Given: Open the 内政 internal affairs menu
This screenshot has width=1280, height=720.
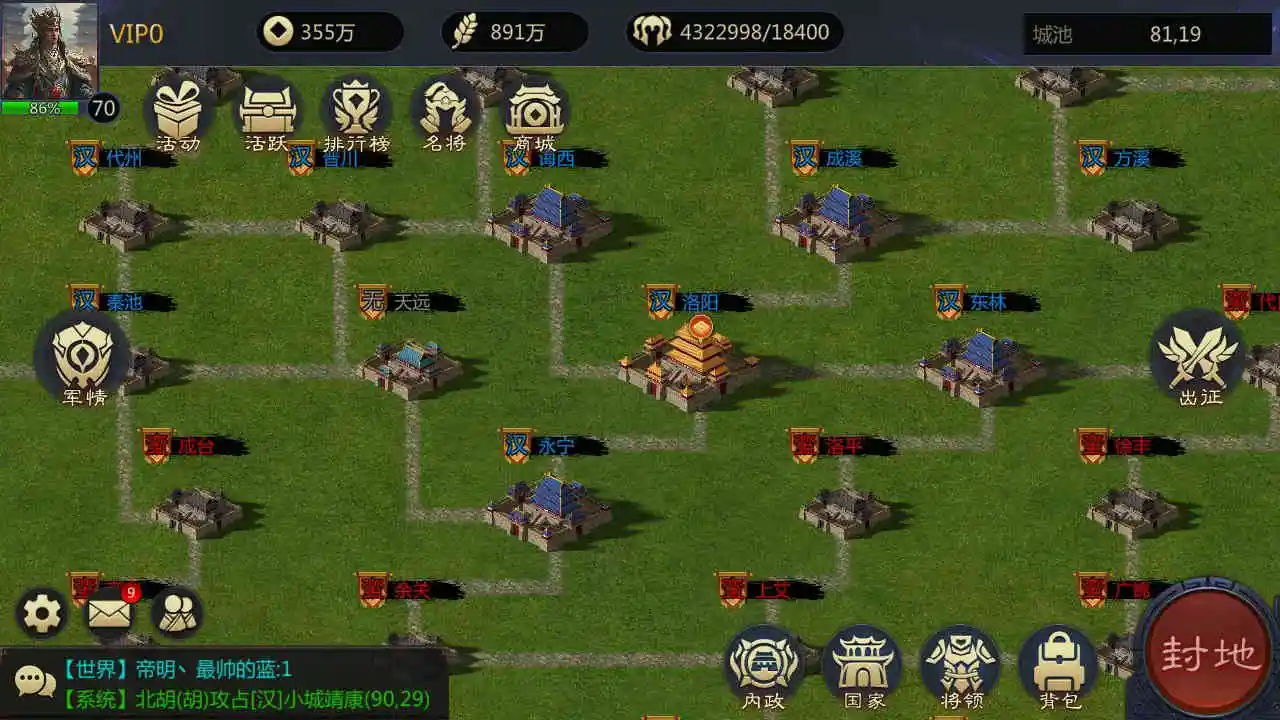Looking at the screenshot, I should click(x=763, y=660).
